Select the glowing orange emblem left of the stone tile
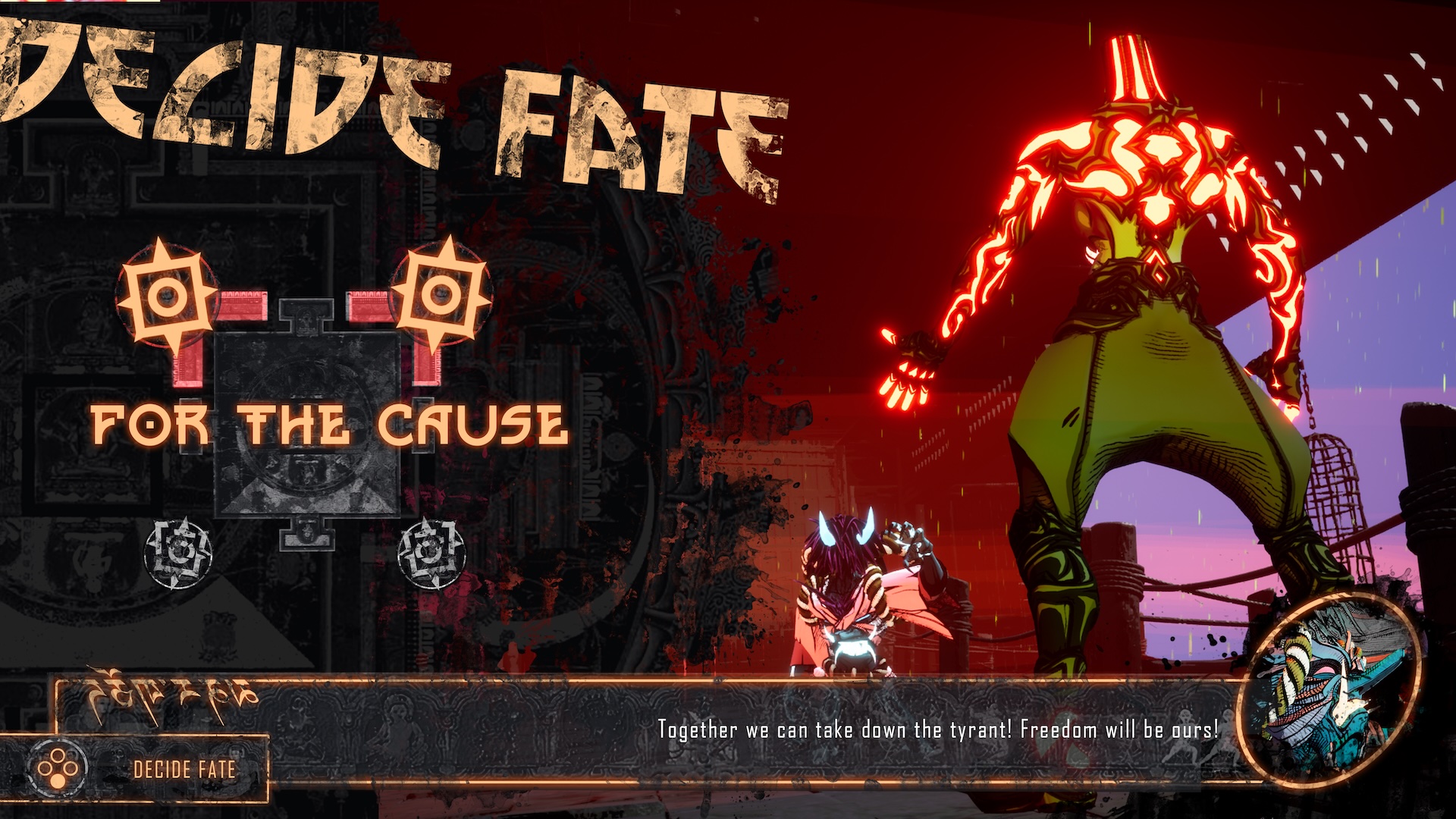Viewport: 1456px width, 819px height. pyautogui.click(x=166, y=296)
